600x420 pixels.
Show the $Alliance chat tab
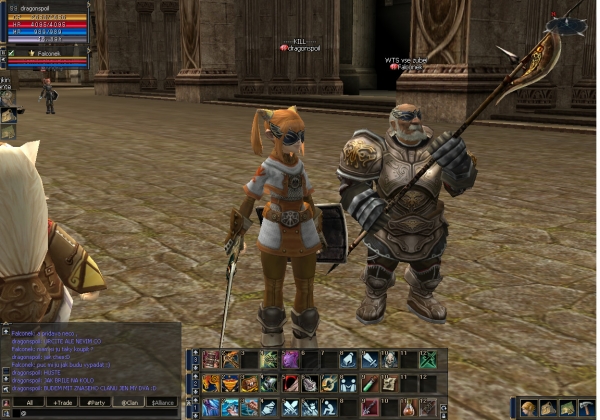[x=163, y=402]
